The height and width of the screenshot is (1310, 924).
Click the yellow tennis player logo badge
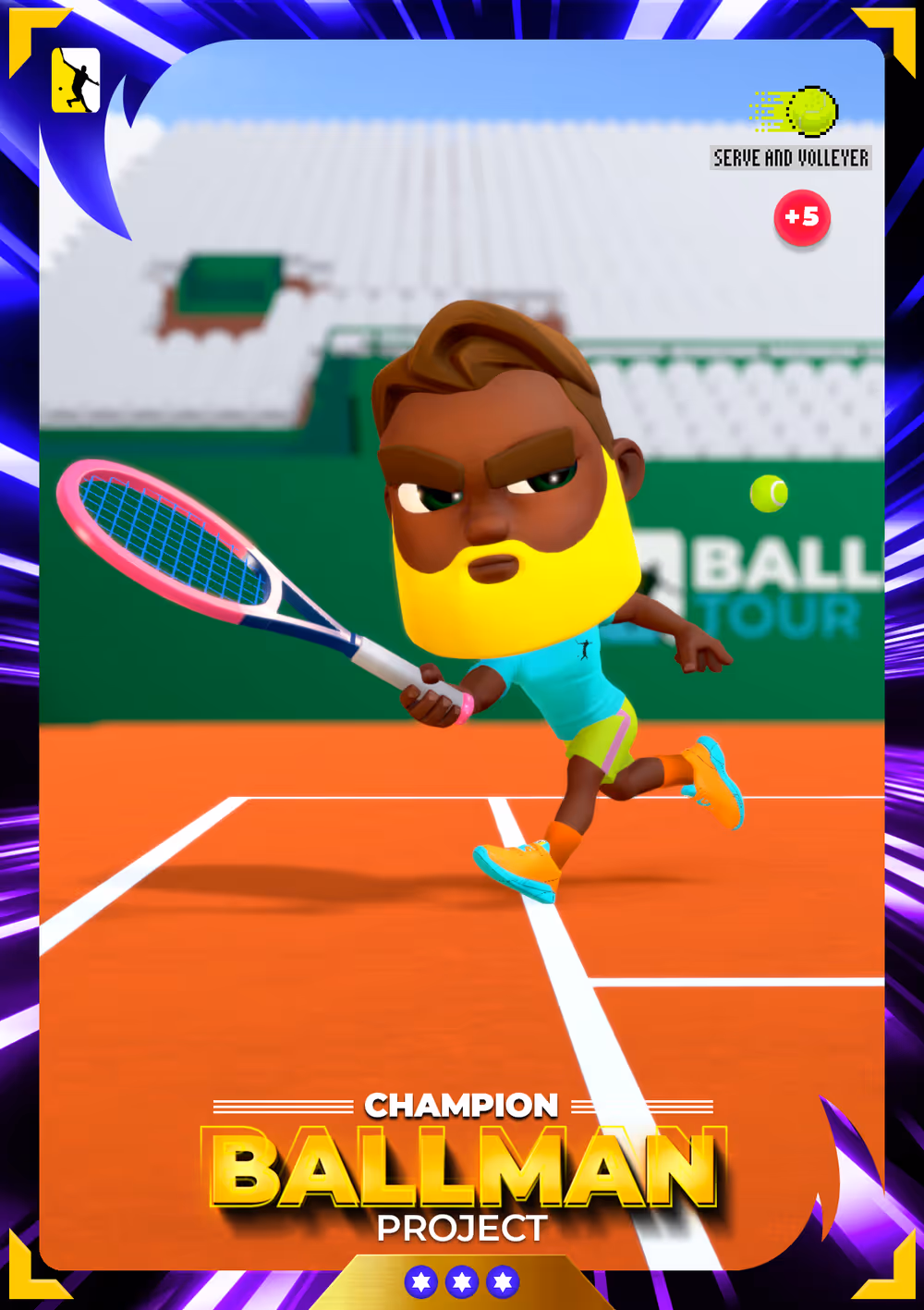(75, 80)
